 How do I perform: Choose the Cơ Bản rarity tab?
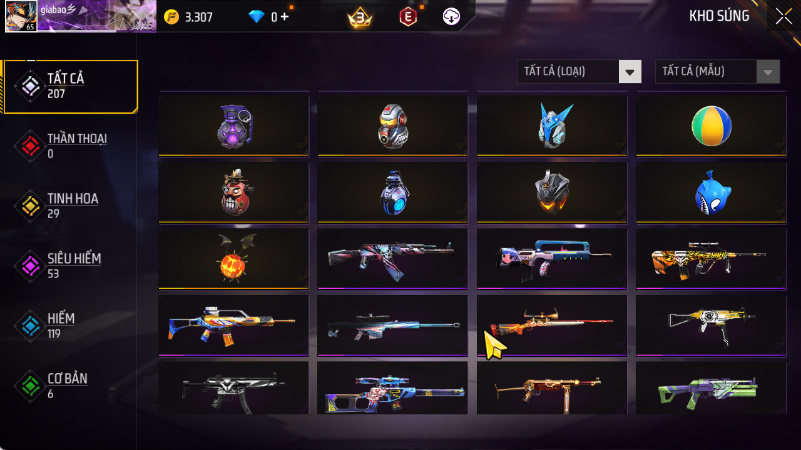point(70,385)
